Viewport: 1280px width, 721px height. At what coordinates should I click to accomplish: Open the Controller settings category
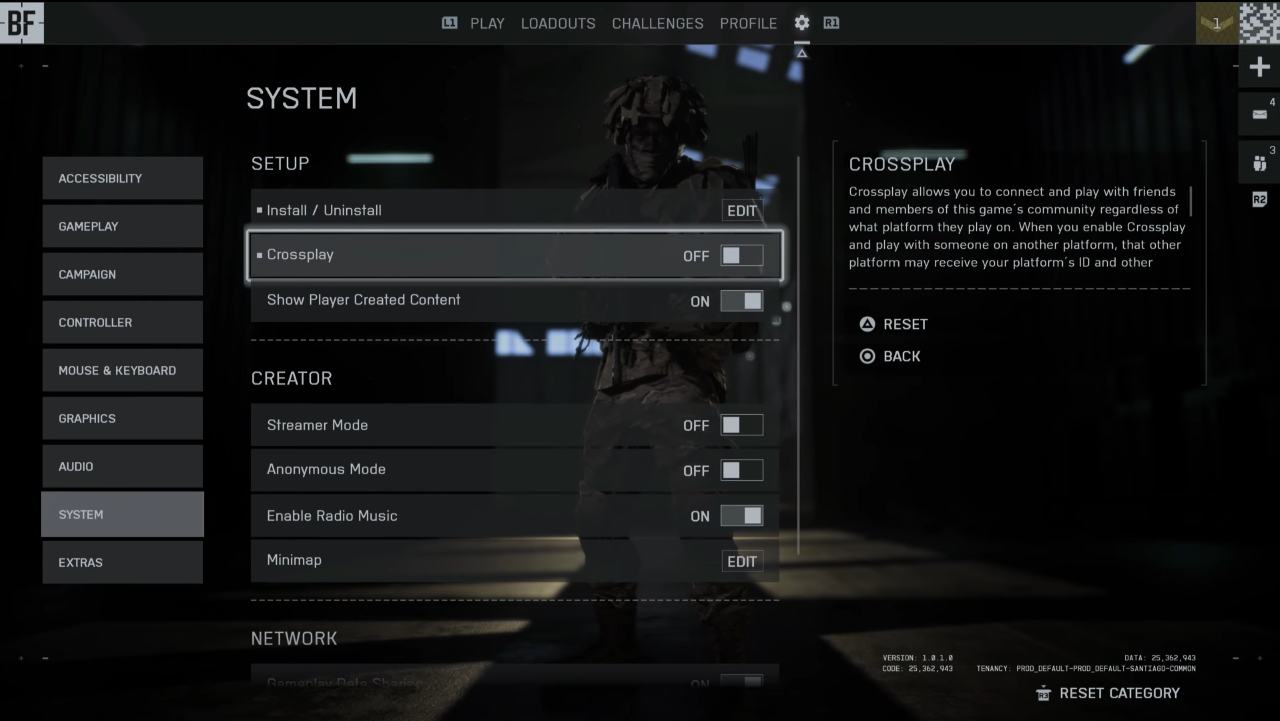pyautogui.click(x=122, y=322)
